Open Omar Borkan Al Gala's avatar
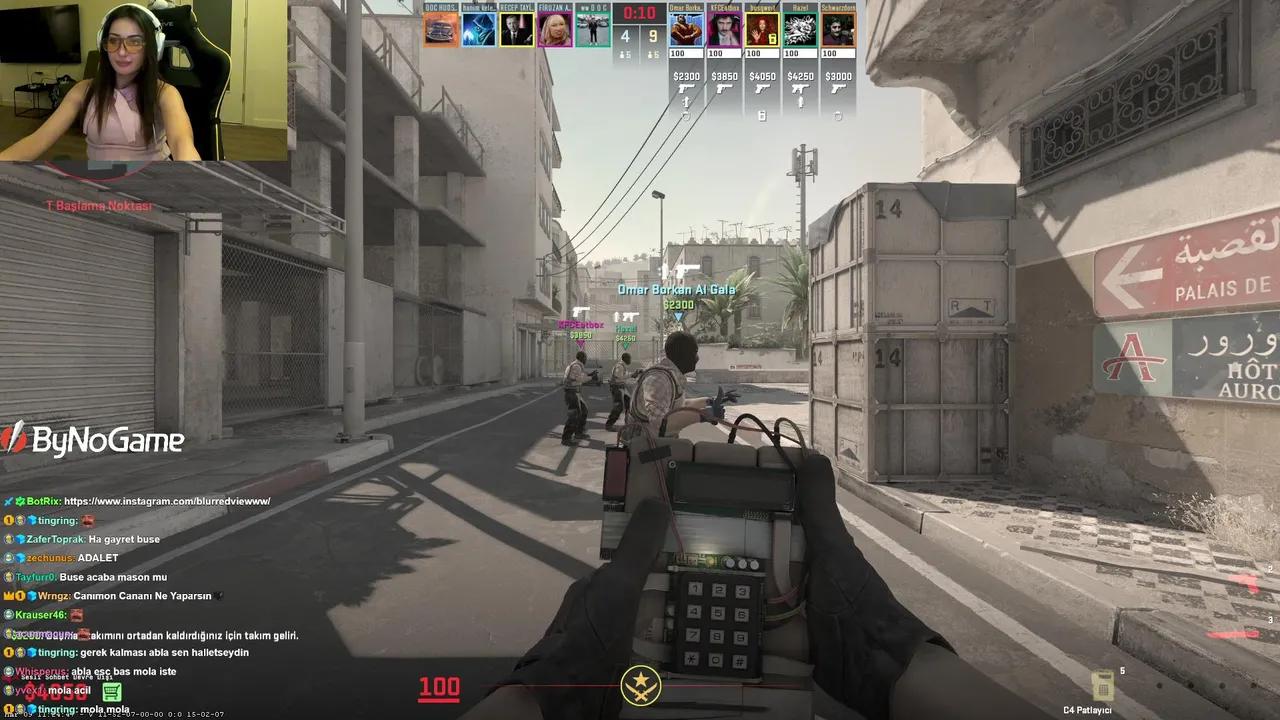Viewport: 1280px width, 720px height. pyautogui.click(x=686, y=30)
